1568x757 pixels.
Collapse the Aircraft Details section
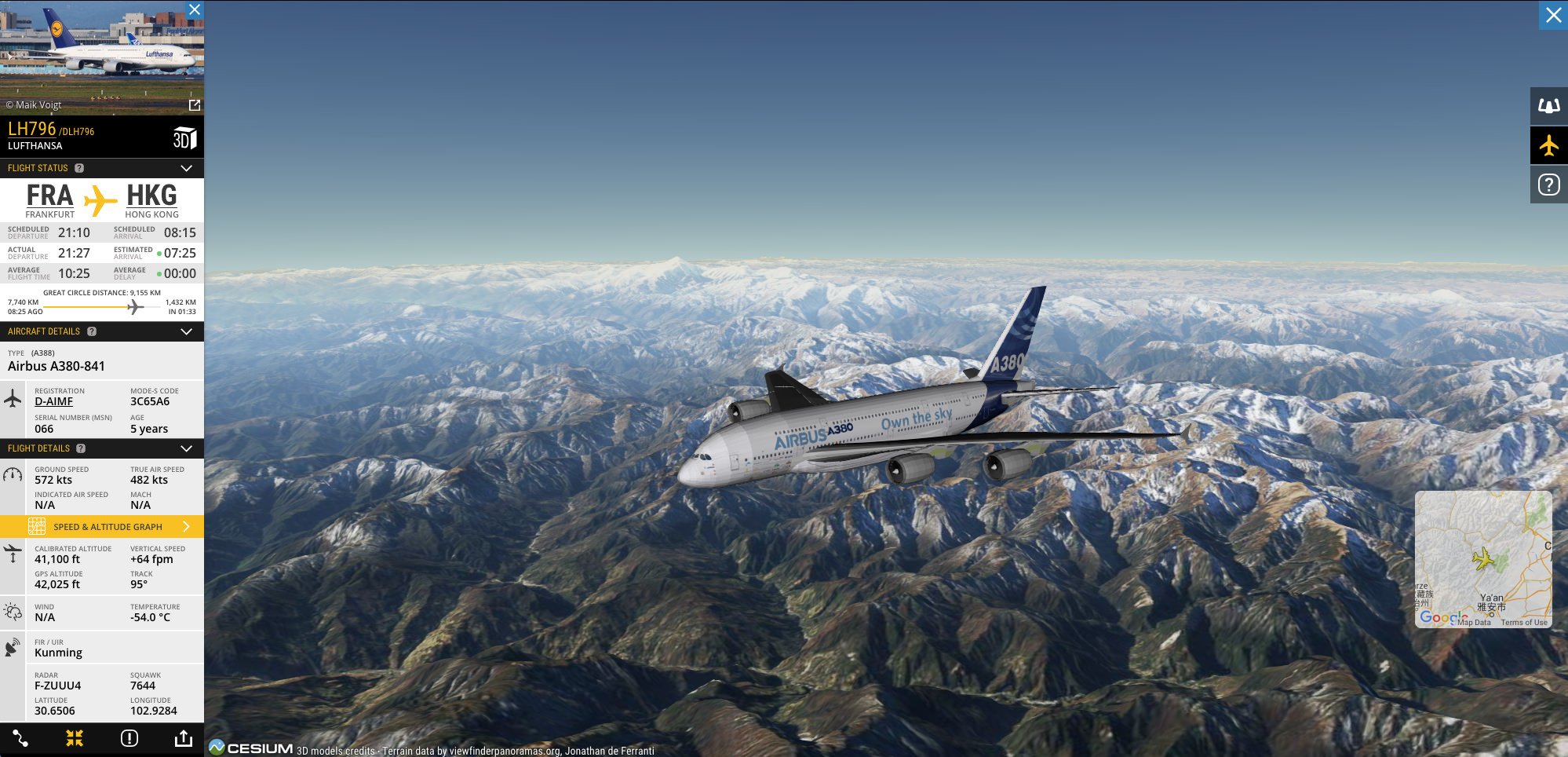(x=186, y=331)
